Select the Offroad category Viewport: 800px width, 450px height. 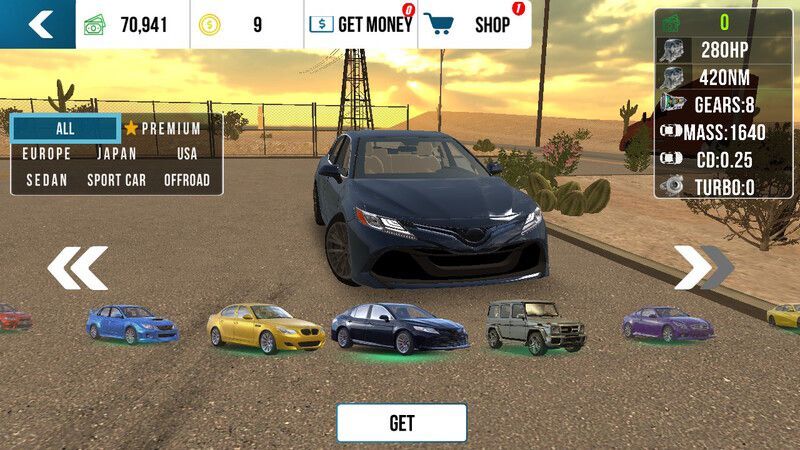coord(187,180)
